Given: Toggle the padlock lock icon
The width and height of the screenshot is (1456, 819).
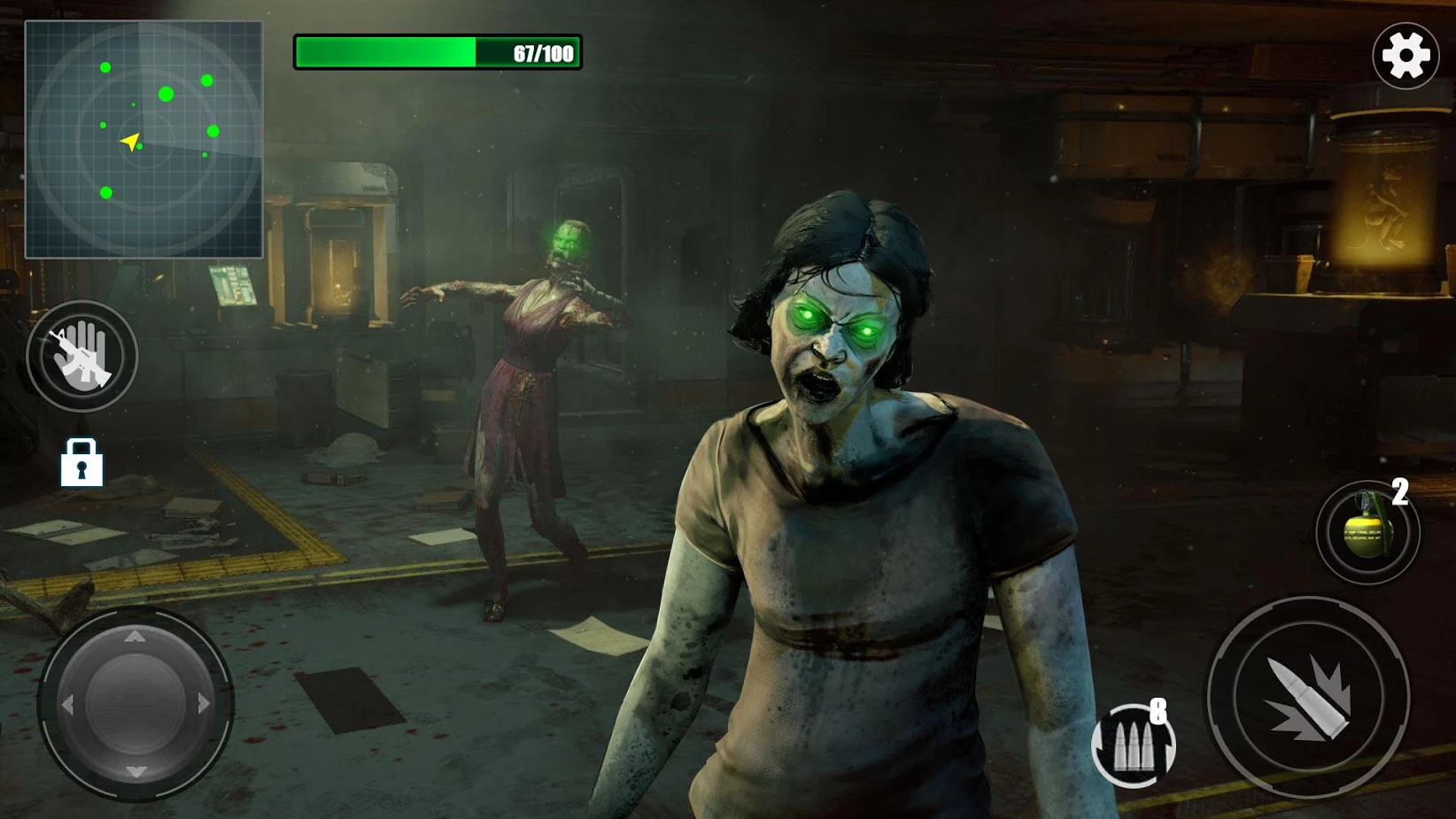Looking at the screenshot, I should point(81,462).
